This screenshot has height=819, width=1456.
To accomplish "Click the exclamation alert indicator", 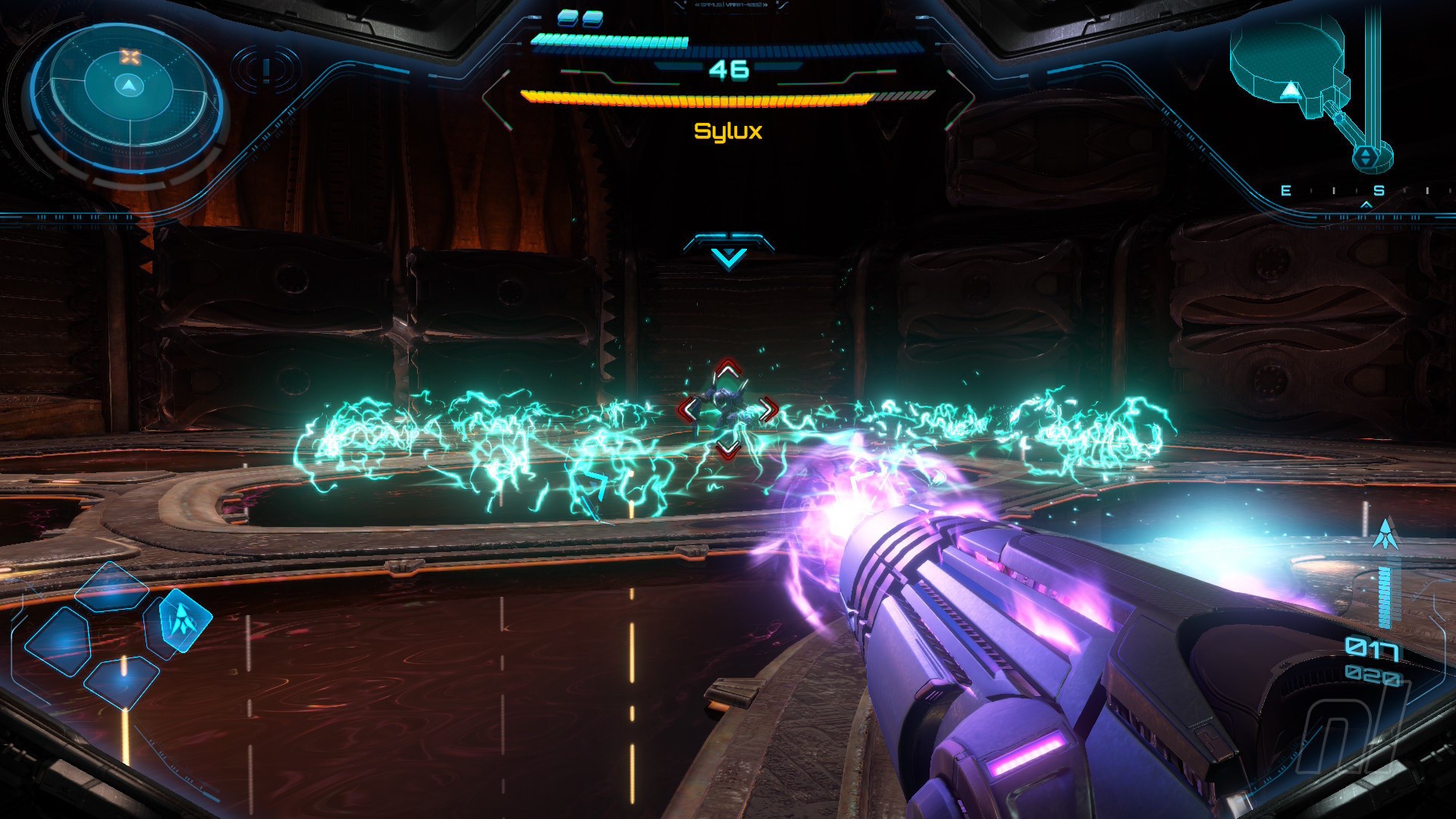I will pos(266,70).
